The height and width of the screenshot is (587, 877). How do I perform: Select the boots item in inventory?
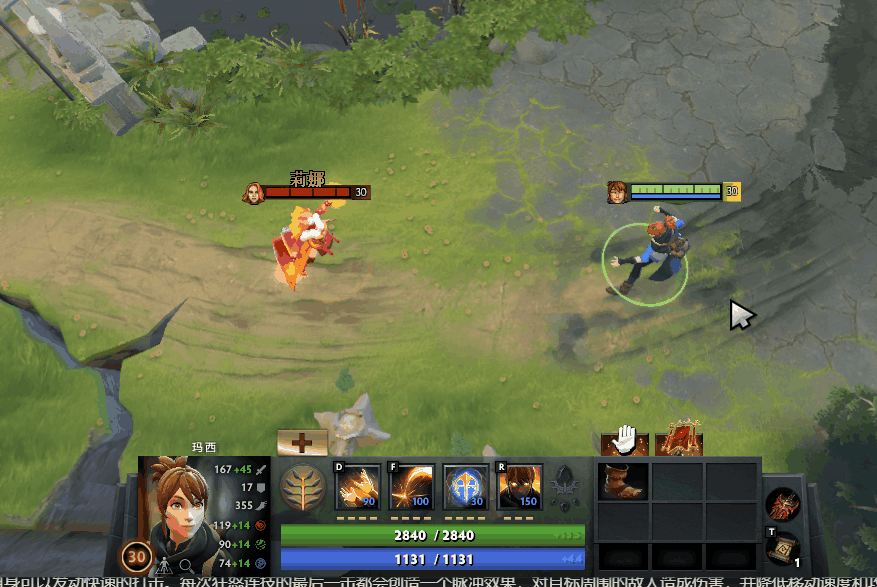[x=623, y=482]
